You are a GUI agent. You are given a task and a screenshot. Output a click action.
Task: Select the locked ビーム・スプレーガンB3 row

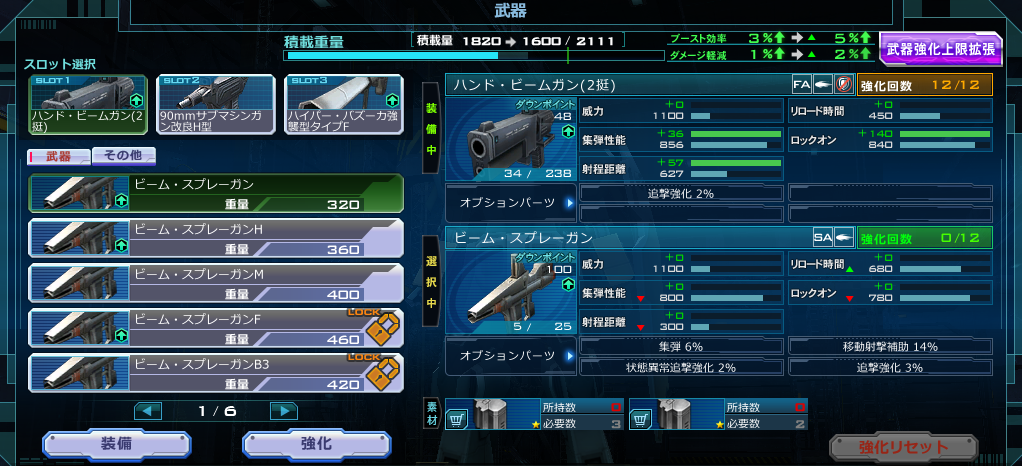pos(216,373)
